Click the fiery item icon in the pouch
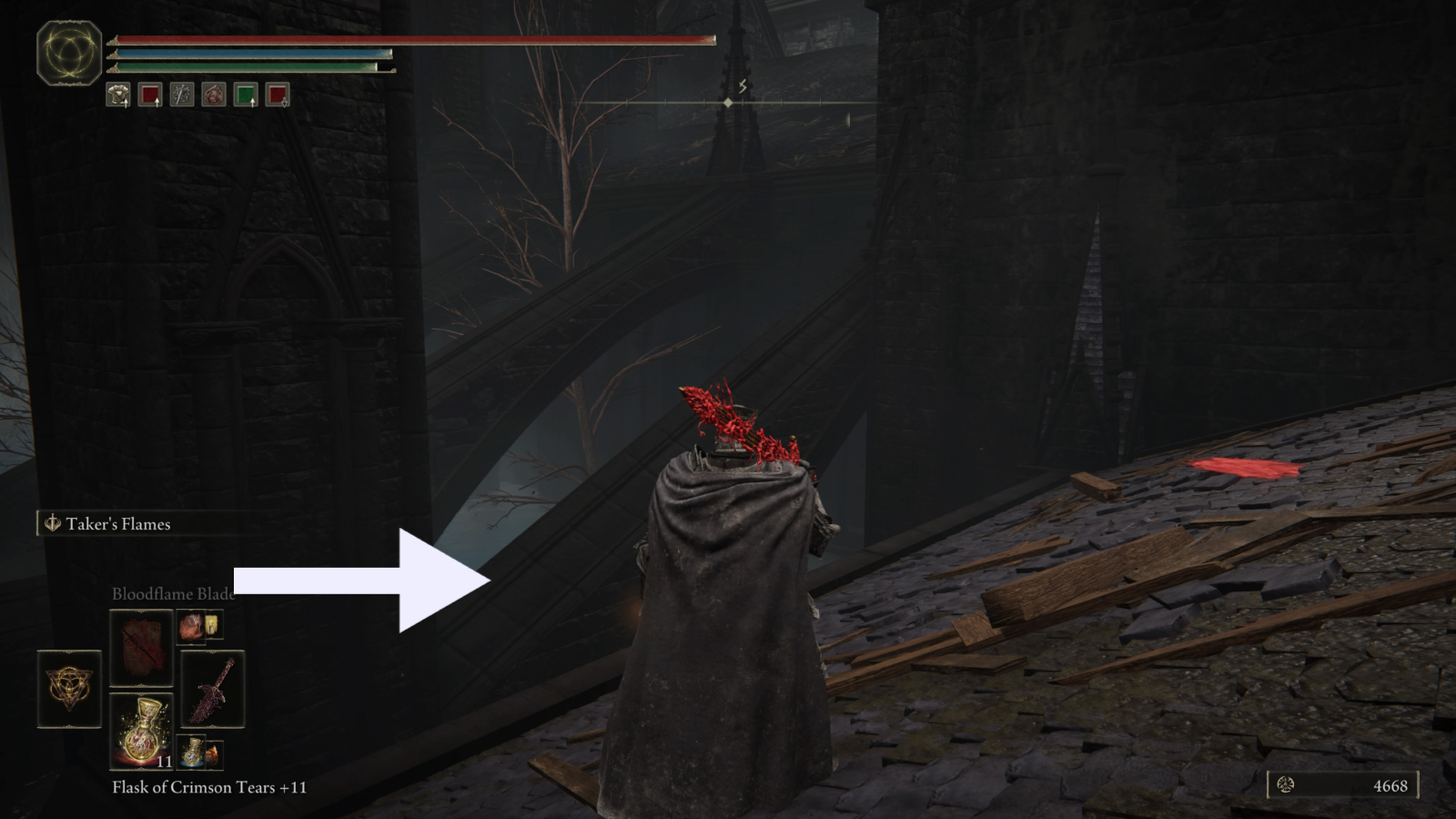 click(213, 754)
